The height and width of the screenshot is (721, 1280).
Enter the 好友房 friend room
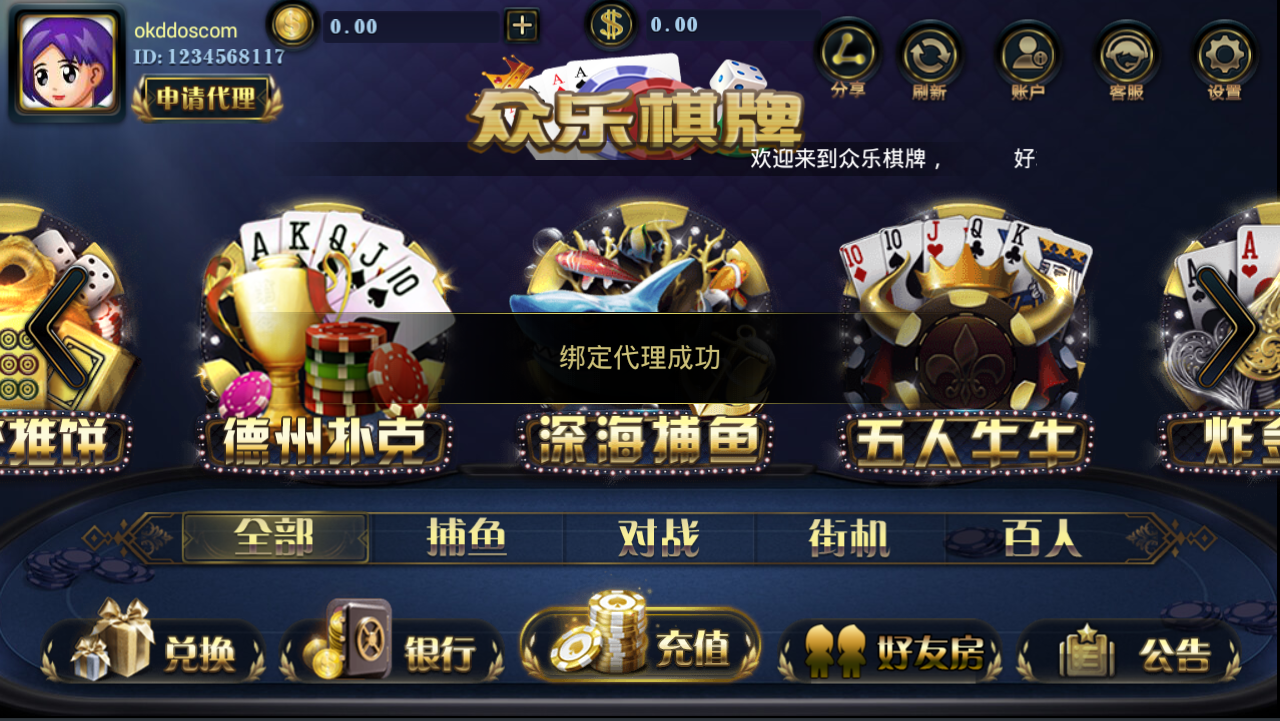coord(890,650)
